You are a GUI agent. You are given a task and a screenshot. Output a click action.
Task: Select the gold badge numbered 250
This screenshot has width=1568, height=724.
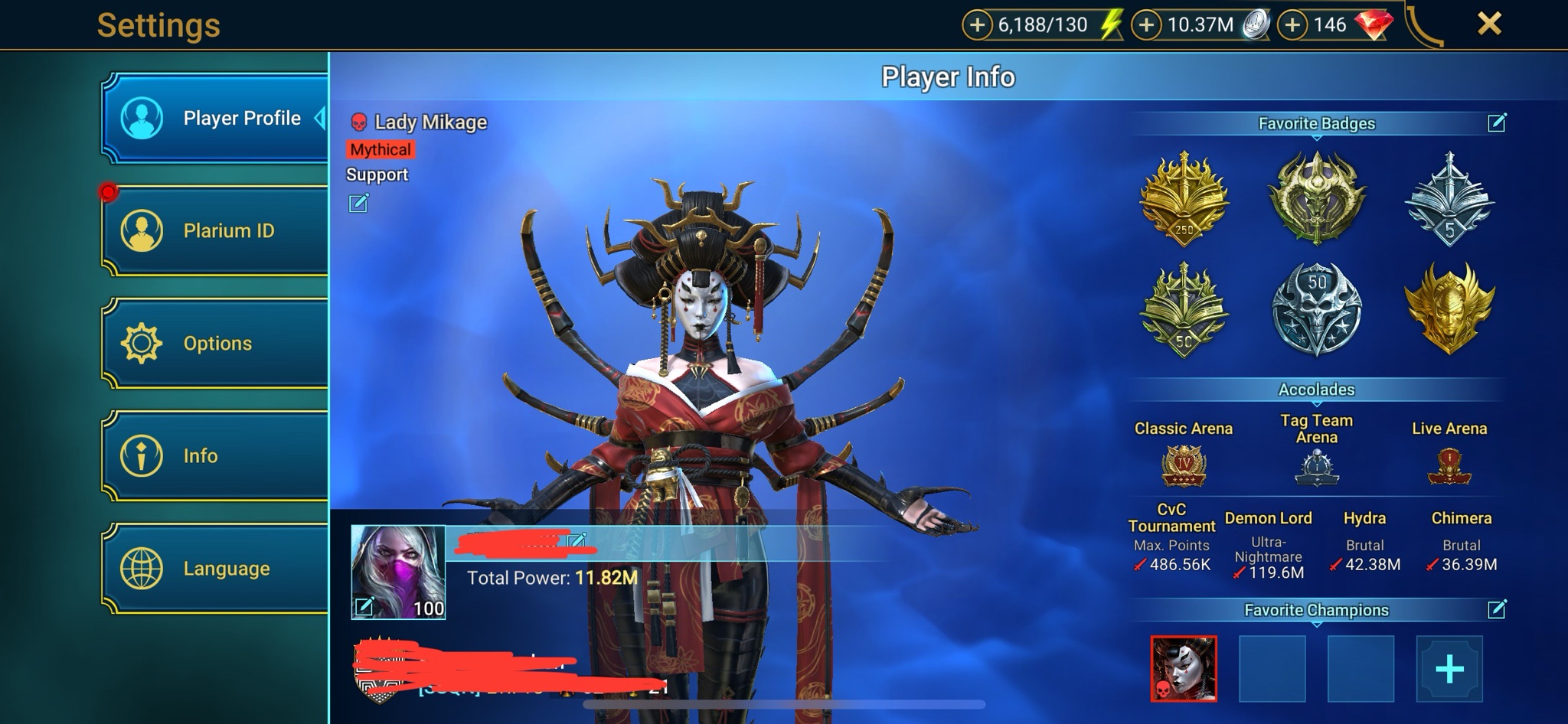tap(1184, 199)
